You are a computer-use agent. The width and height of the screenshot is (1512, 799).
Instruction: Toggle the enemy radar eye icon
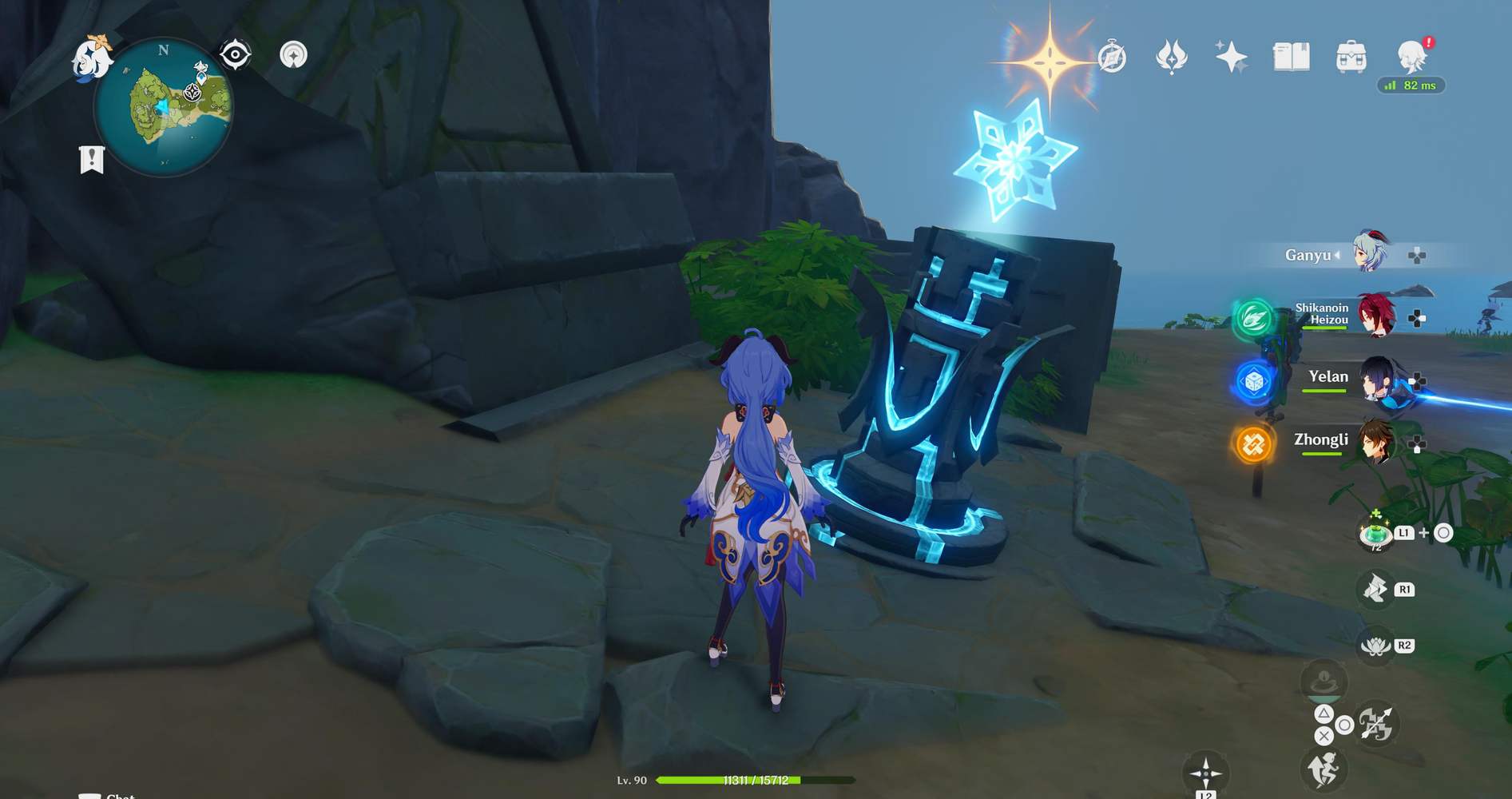234,54
